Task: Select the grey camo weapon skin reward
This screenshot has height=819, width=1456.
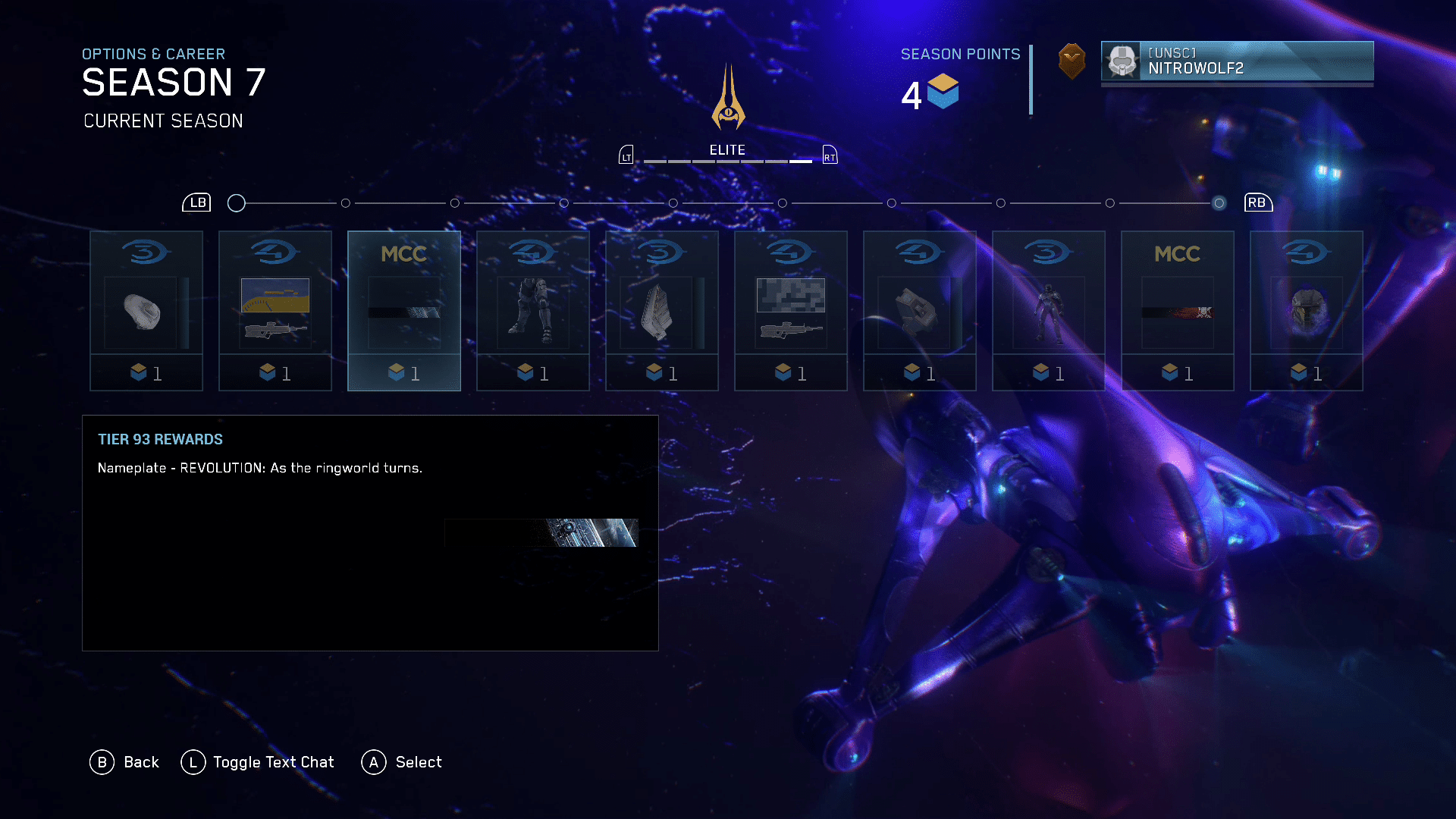Action: [791, 311]
